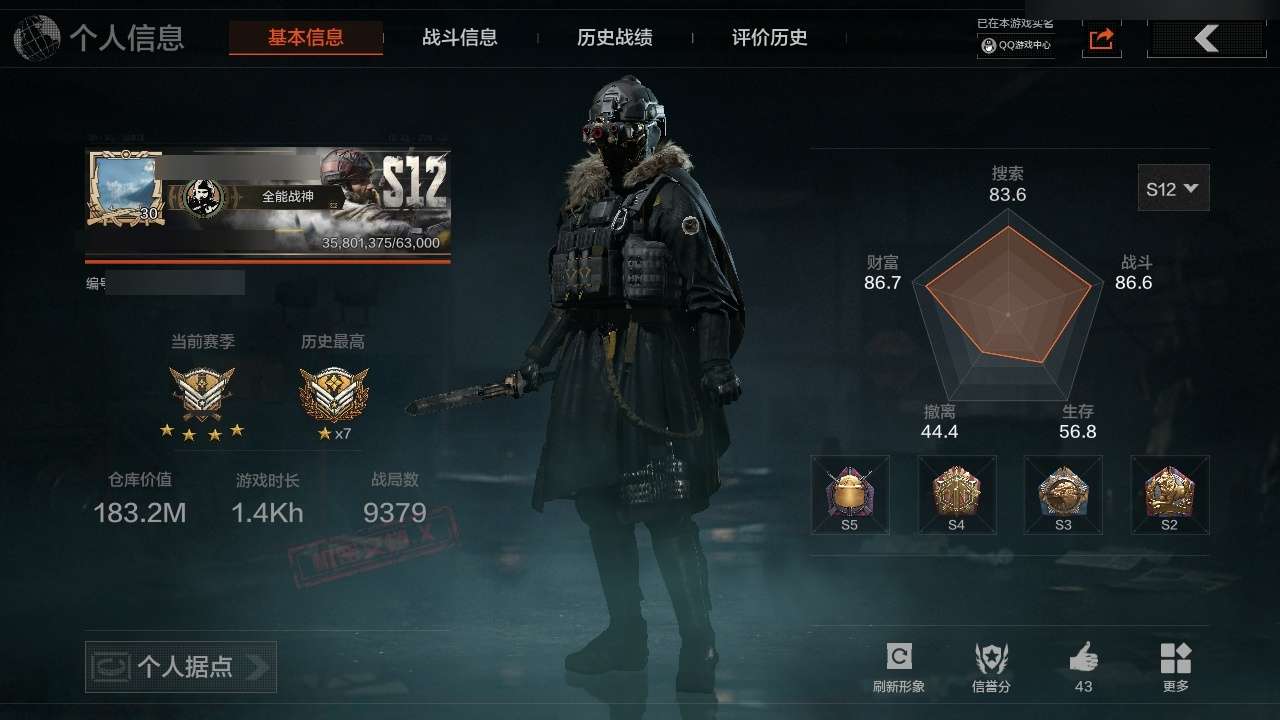
Task: Select the 评价历史 tab
Action: point(769,38)
